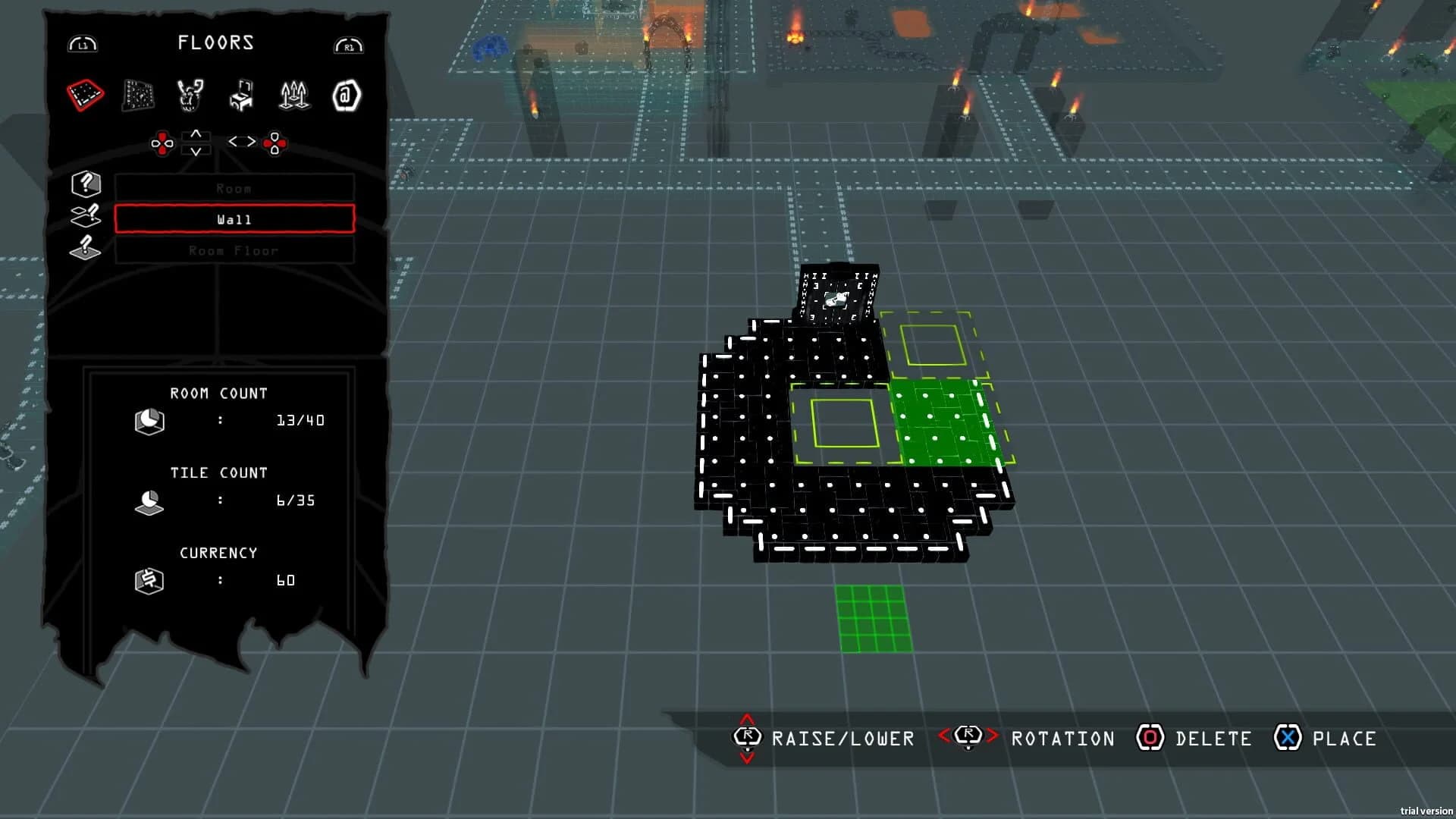Select the Floors category icon
Image resolution: width=1456 pixels, height=819 pixels.
(85, 95)
